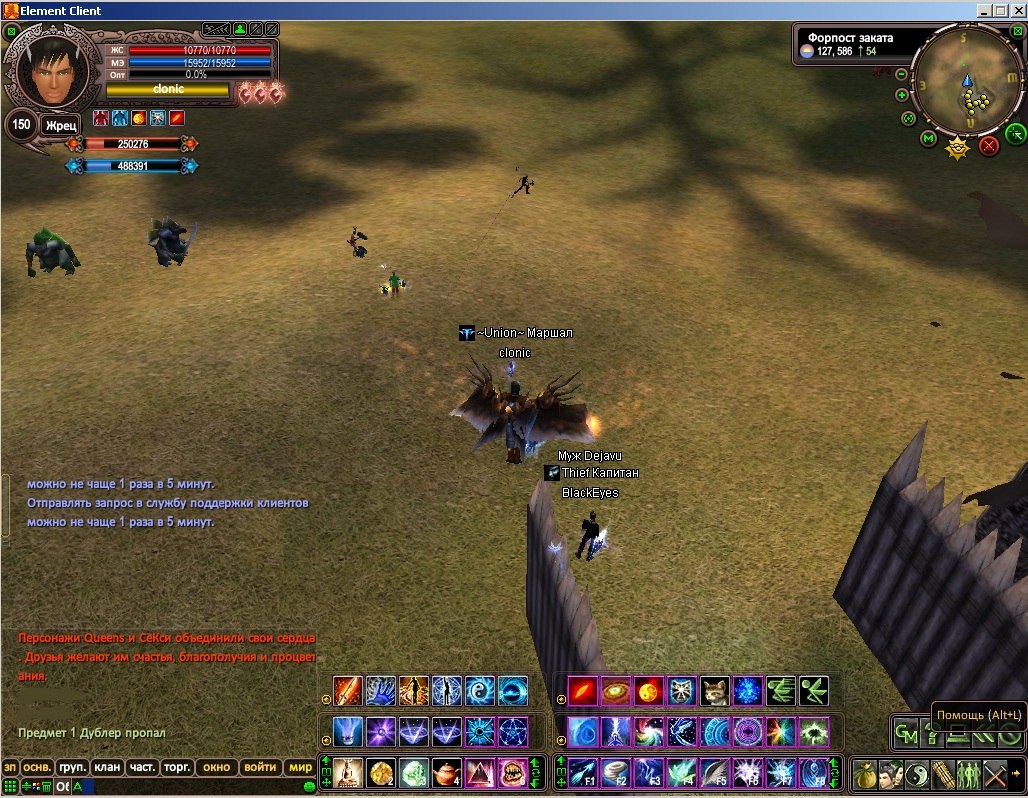Open the green smiley emoticon picker
The image size is (1028, 798).
309,787
